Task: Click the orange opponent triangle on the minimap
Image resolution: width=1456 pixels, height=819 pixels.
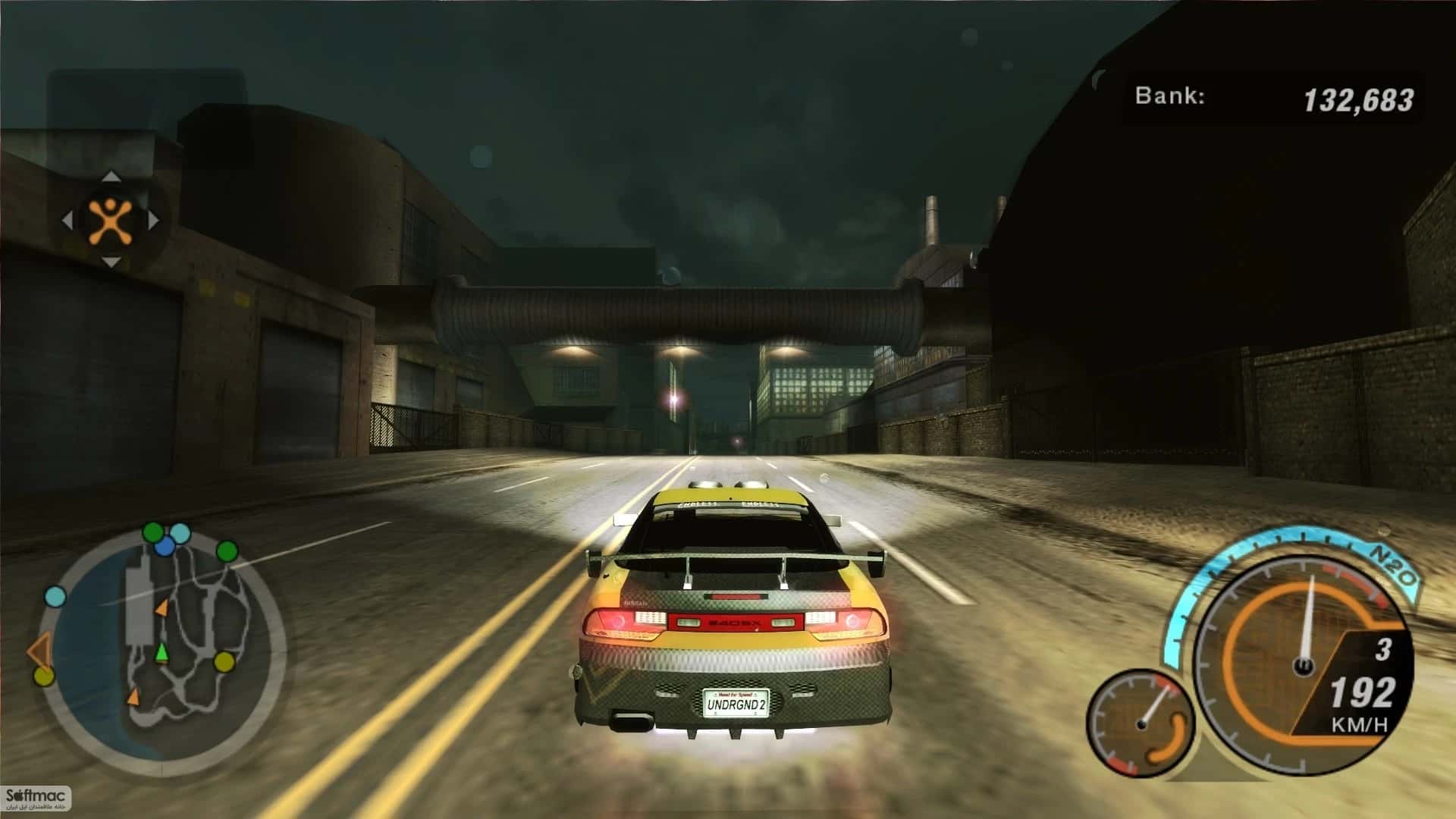Action: click(163, 609)
